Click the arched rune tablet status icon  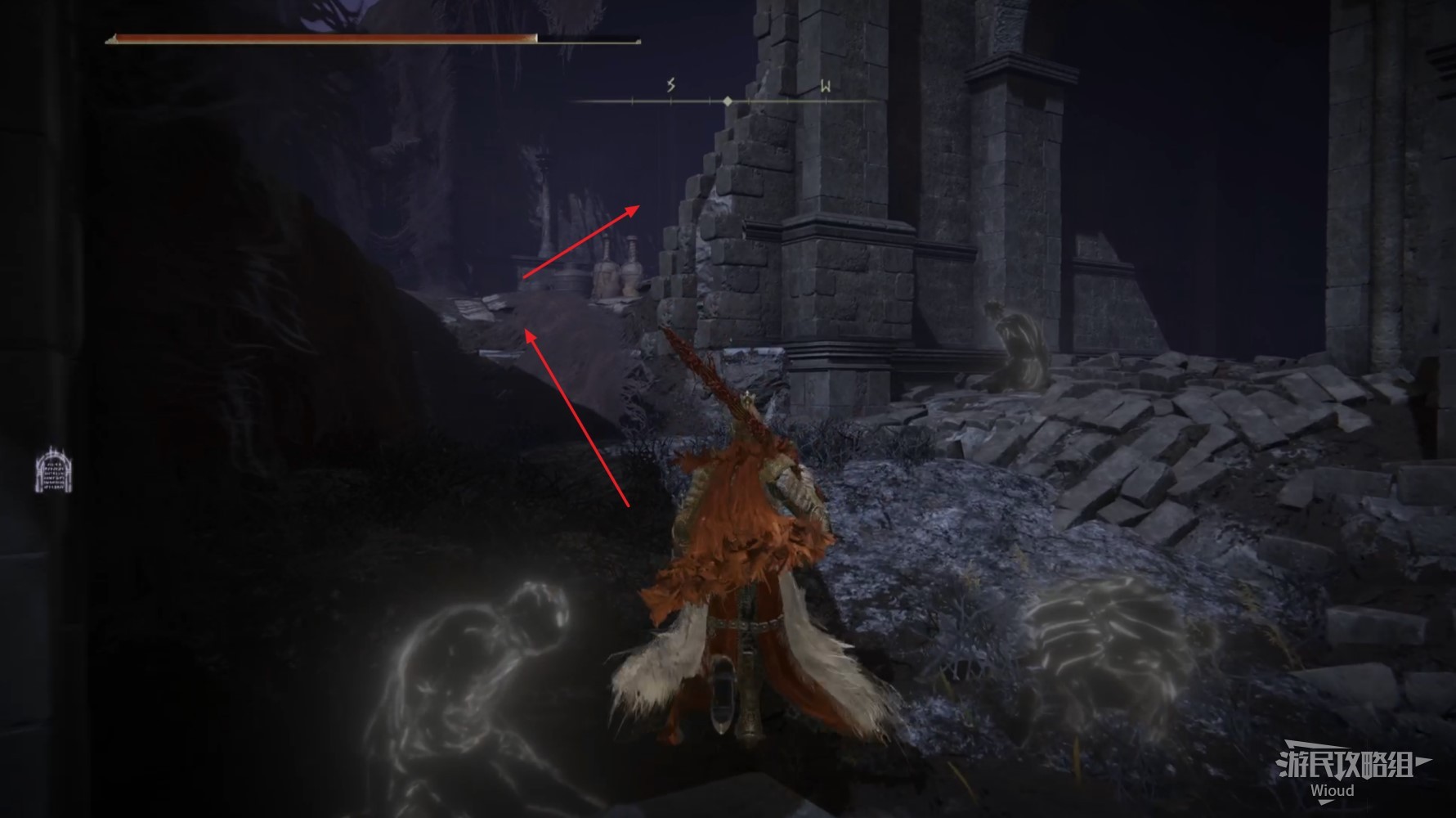pos(53,471)
